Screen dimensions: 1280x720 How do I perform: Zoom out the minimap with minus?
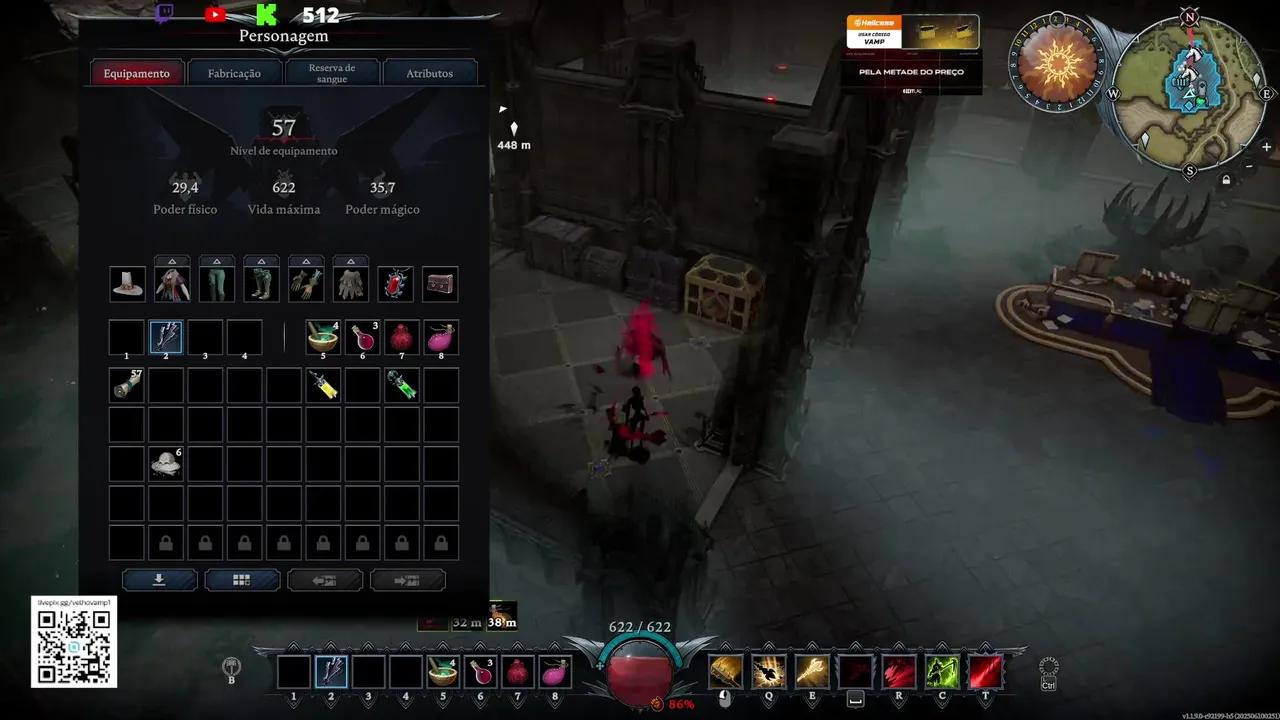(x=1249, y=166)
